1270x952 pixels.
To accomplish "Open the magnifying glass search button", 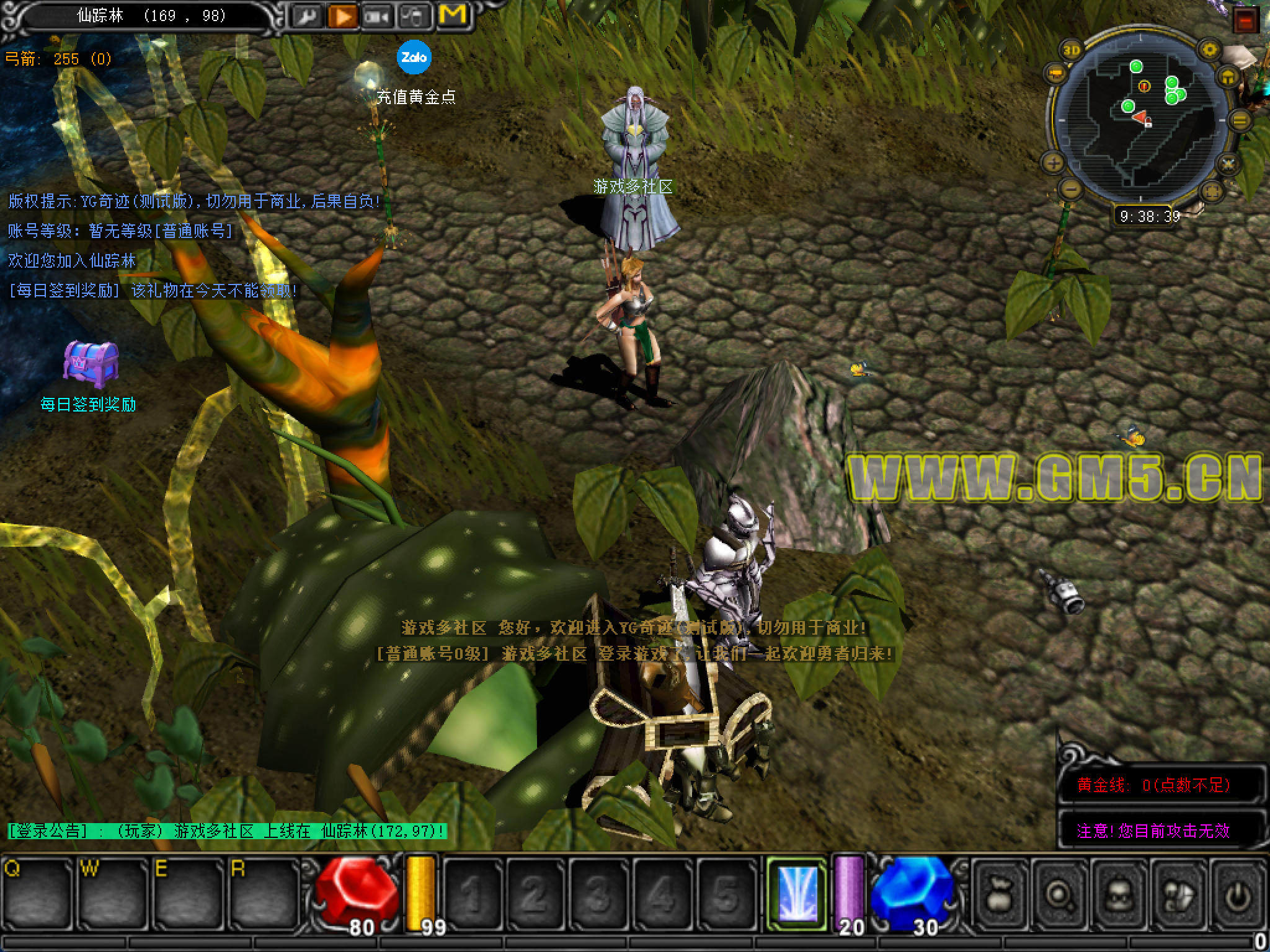I will pos(1059,895).
